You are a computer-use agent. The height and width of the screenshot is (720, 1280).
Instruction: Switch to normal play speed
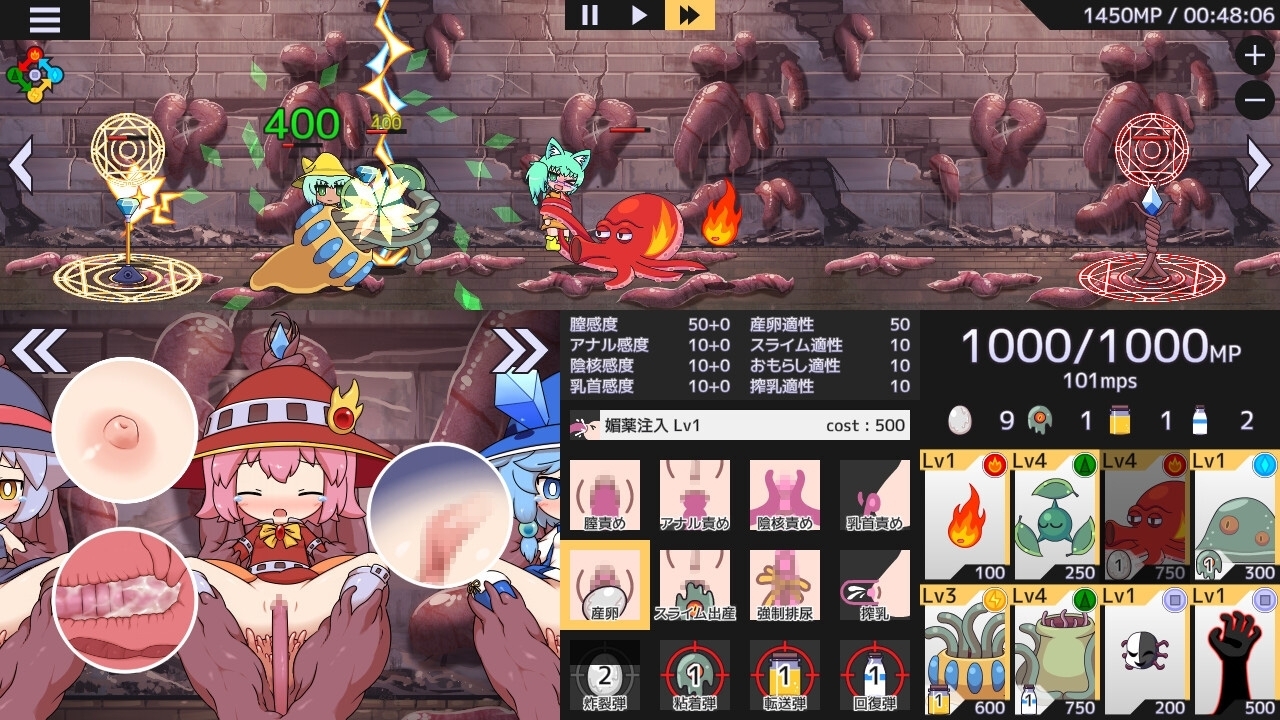click(x=639, y=16)
